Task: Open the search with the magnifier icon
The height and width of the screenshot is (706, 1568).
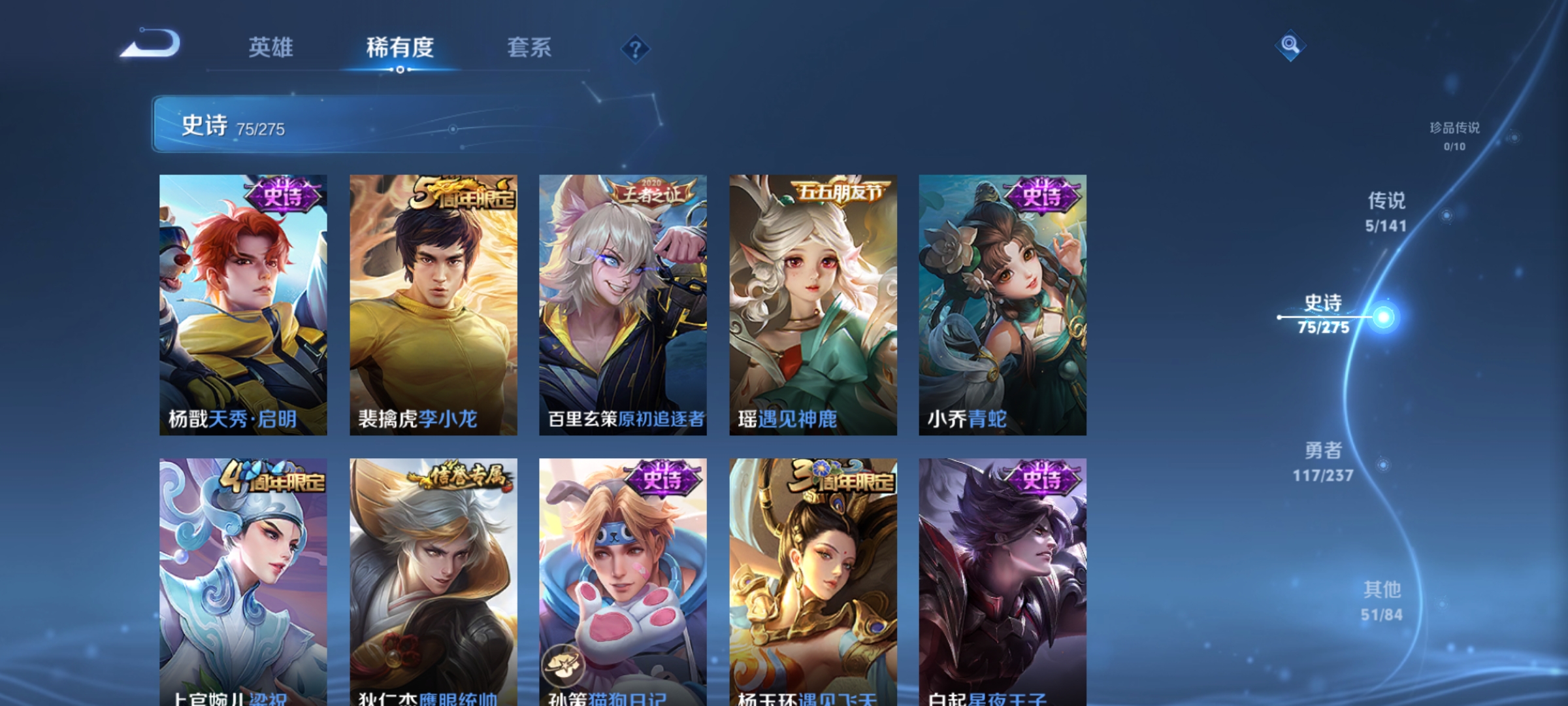Action: [1289, 46]
